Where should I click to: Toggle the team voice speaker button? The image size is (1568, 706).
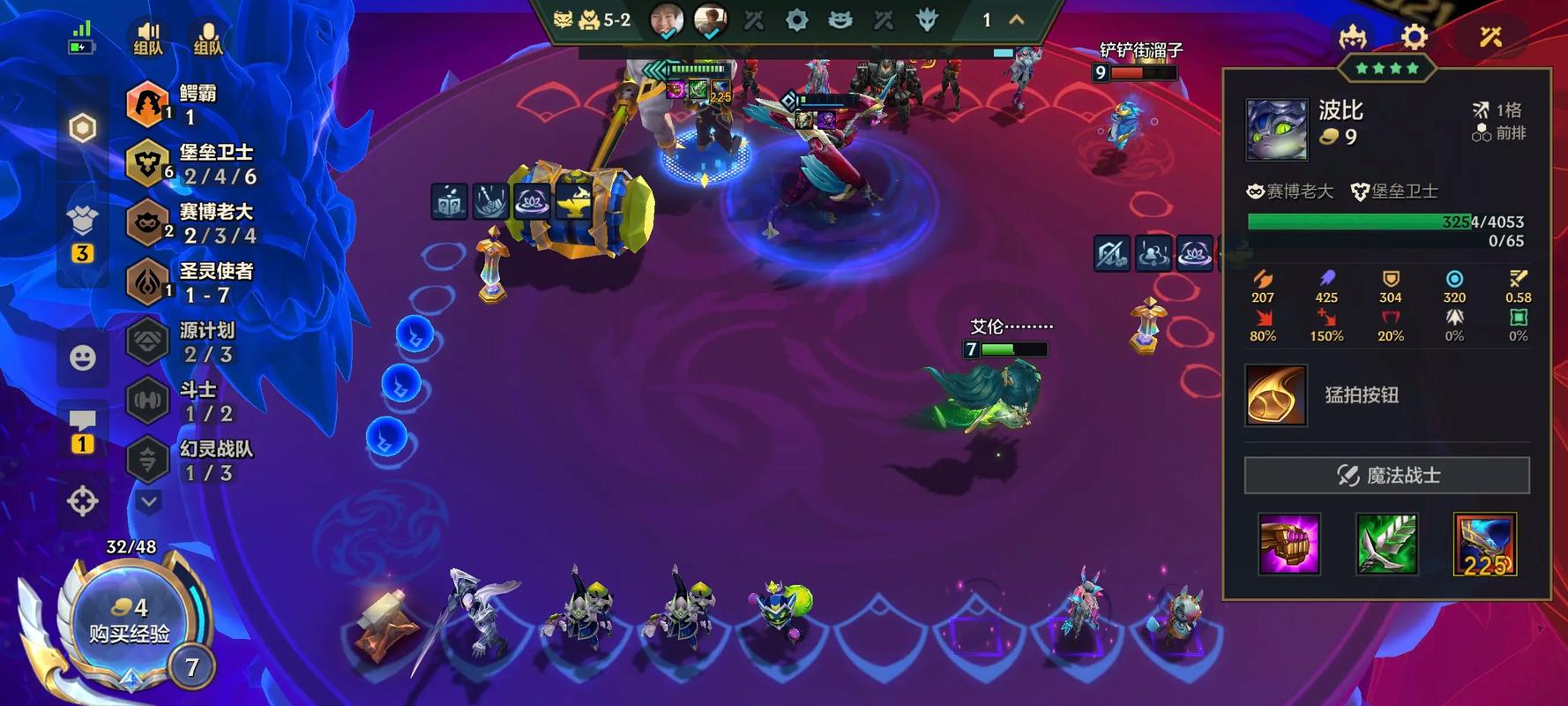148,39
